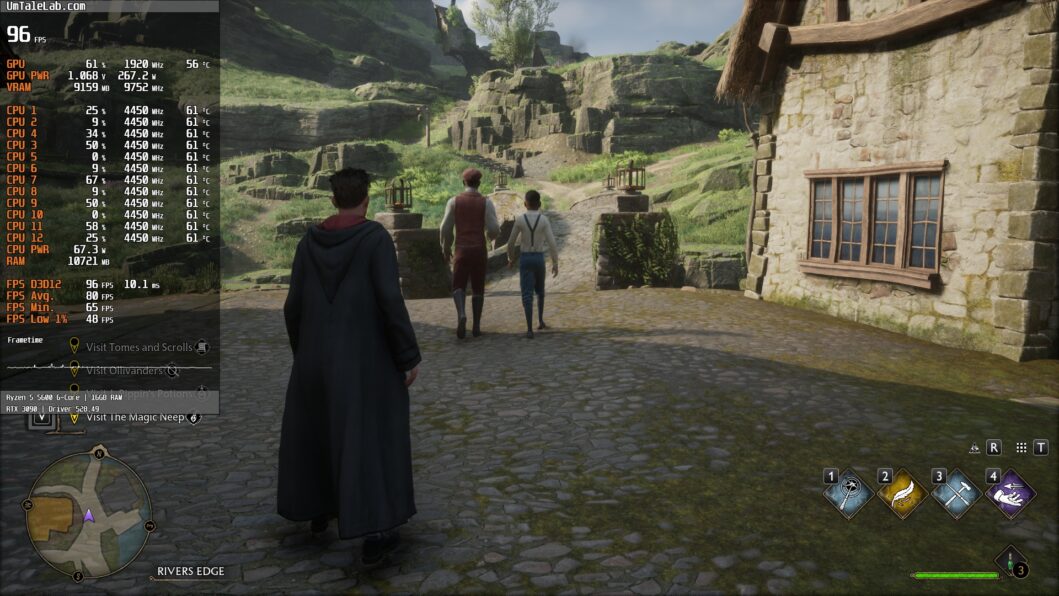Select the Revelio spell in slot 1
Image resolution: width=1059 pixels, height=596 pixels.
coord(849,493)
